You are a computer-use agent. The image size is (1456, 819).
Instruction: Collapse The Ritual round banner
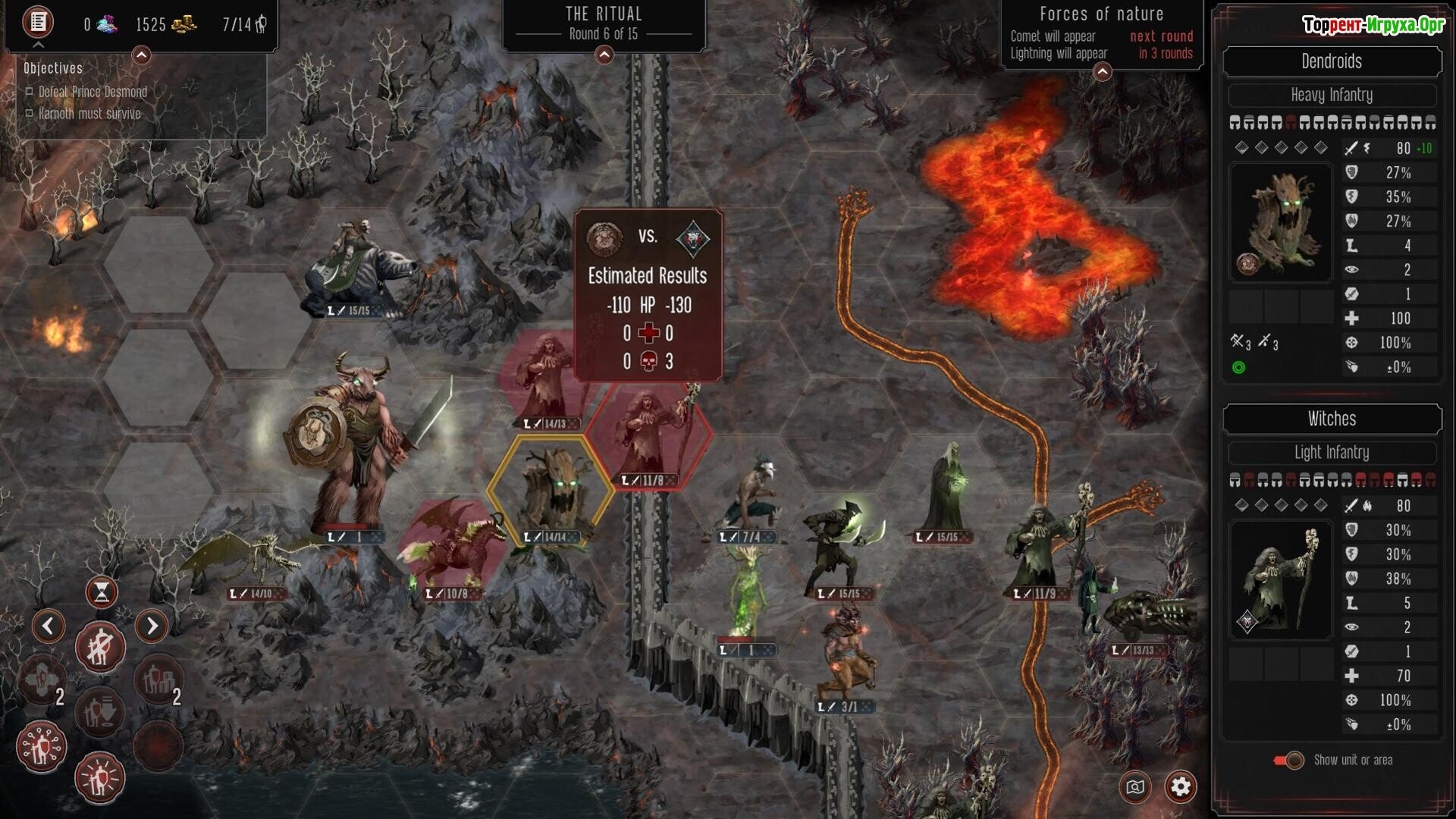click(604, 55)
